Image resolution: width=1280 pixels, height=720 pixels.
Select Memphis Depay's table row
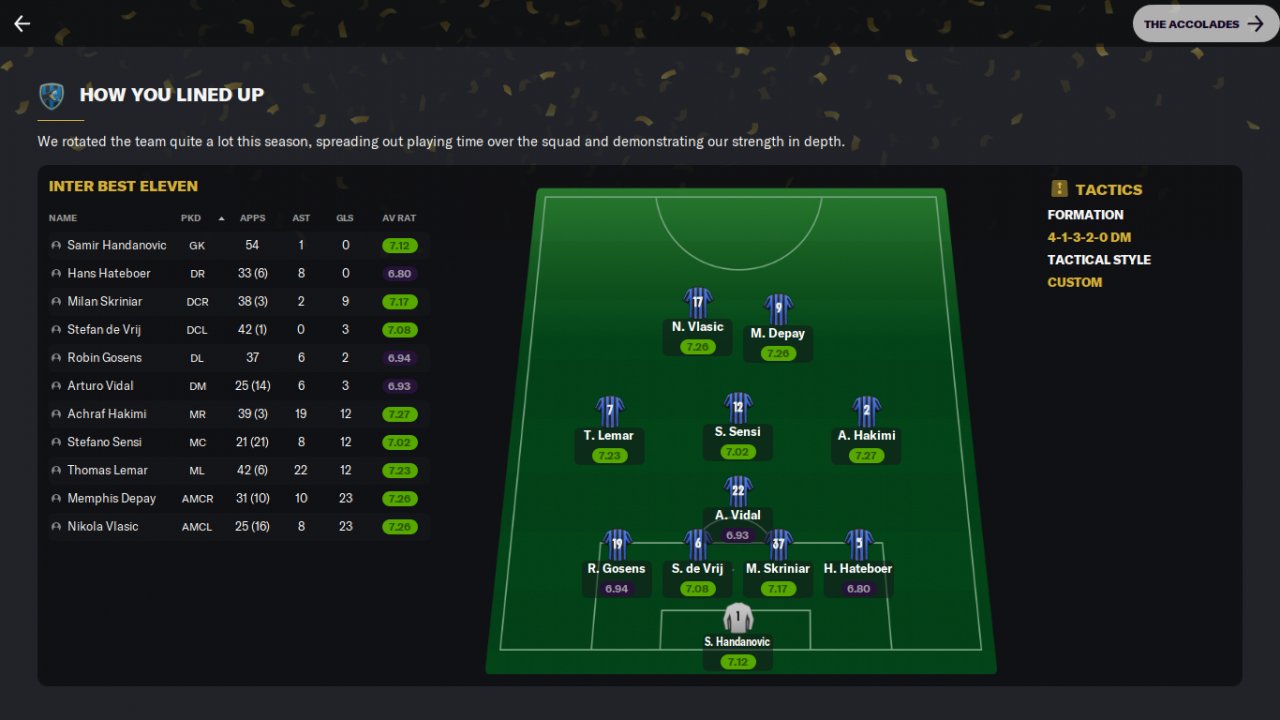tap(111, 498)
